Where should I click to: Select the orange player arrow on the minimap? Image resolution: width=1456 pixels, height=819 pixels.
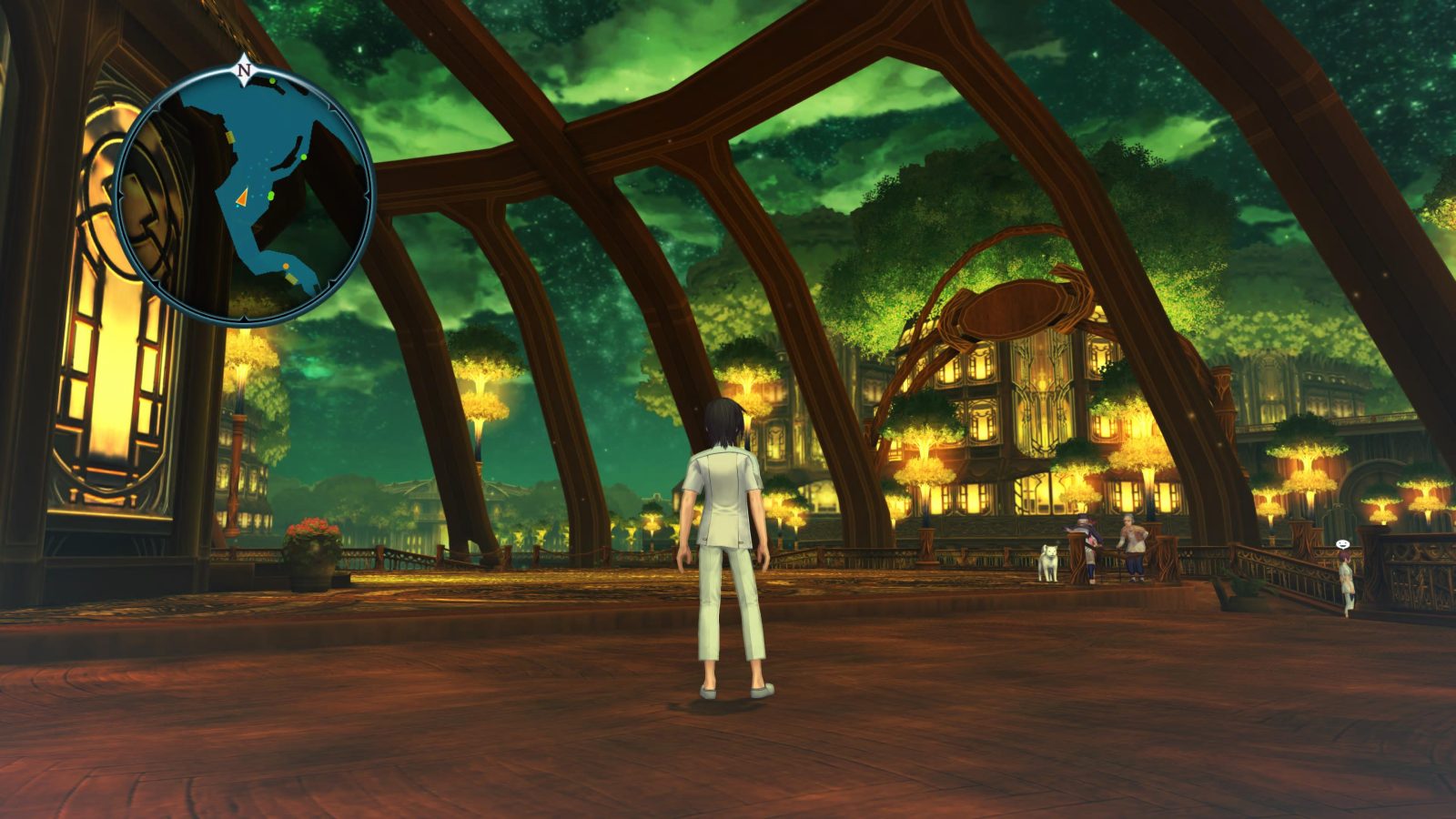pyautogui.click(x=244, y=197)
